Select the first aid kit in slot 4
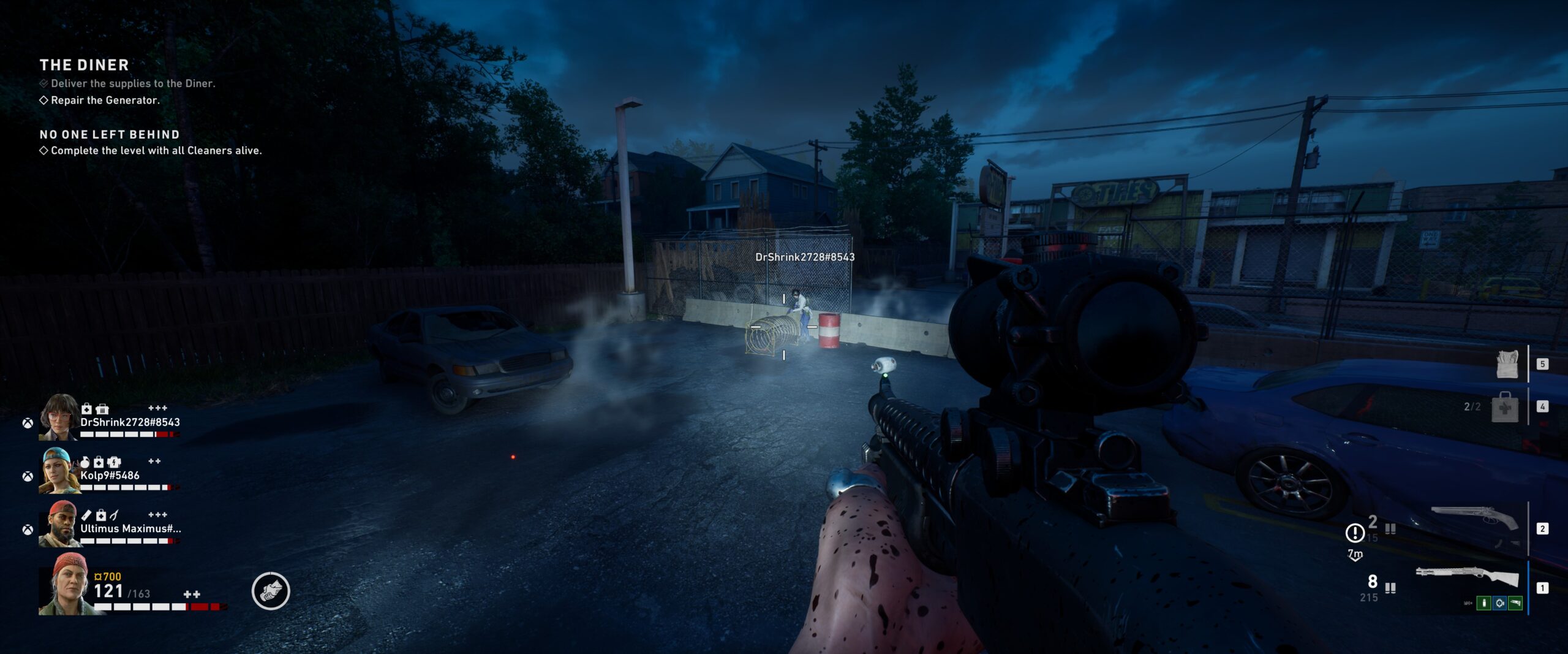The image size is (1568, 654). click(x=1504, y=407)
